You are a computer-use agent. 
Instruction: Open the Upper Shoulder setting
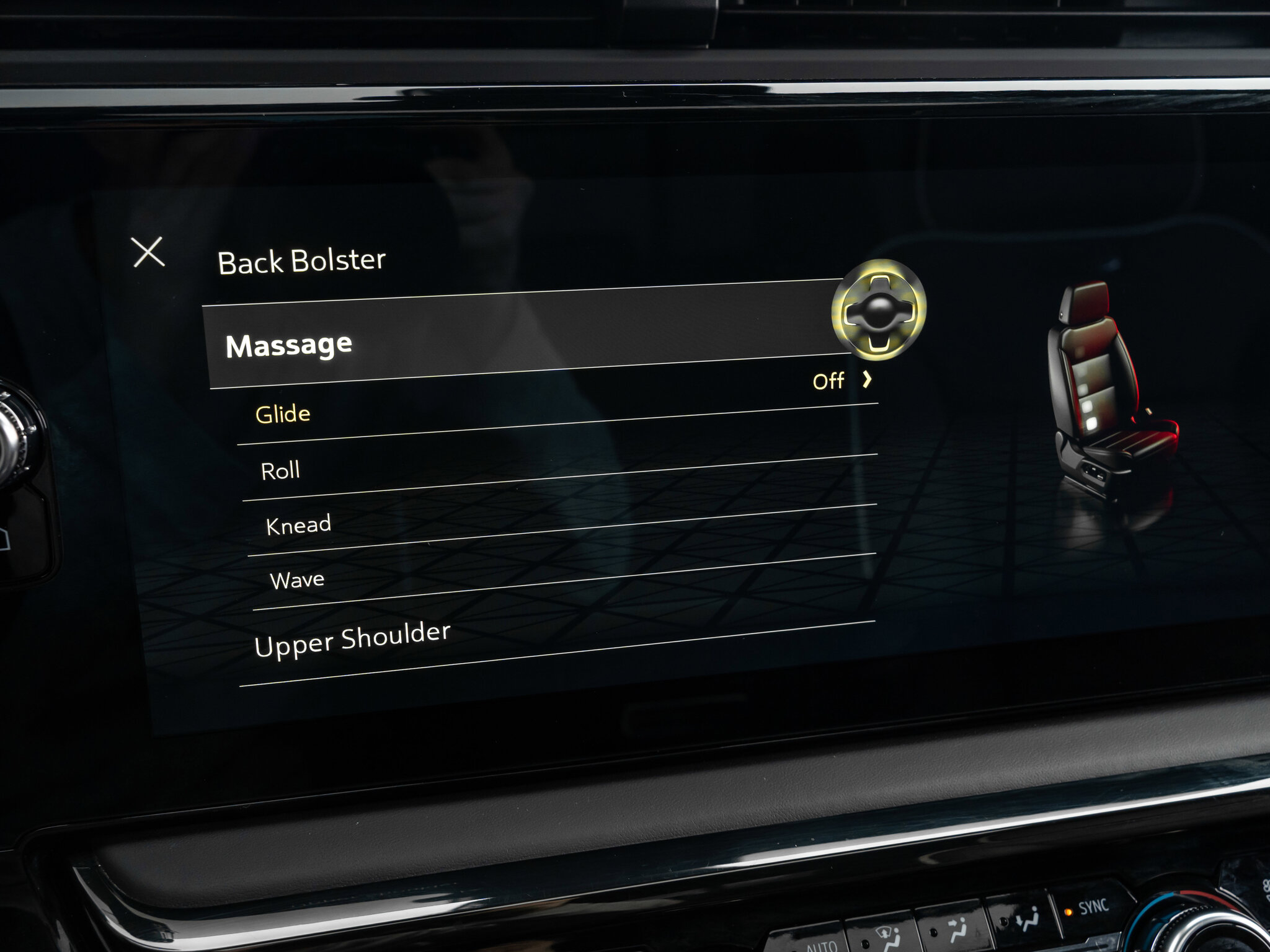[x=352, y=639]
